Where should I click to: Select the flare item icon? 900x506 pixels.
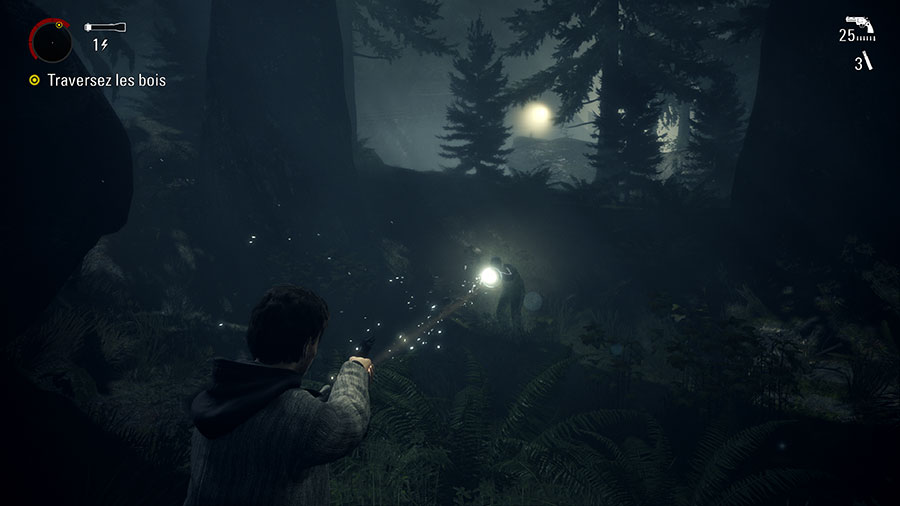(868, 62)
